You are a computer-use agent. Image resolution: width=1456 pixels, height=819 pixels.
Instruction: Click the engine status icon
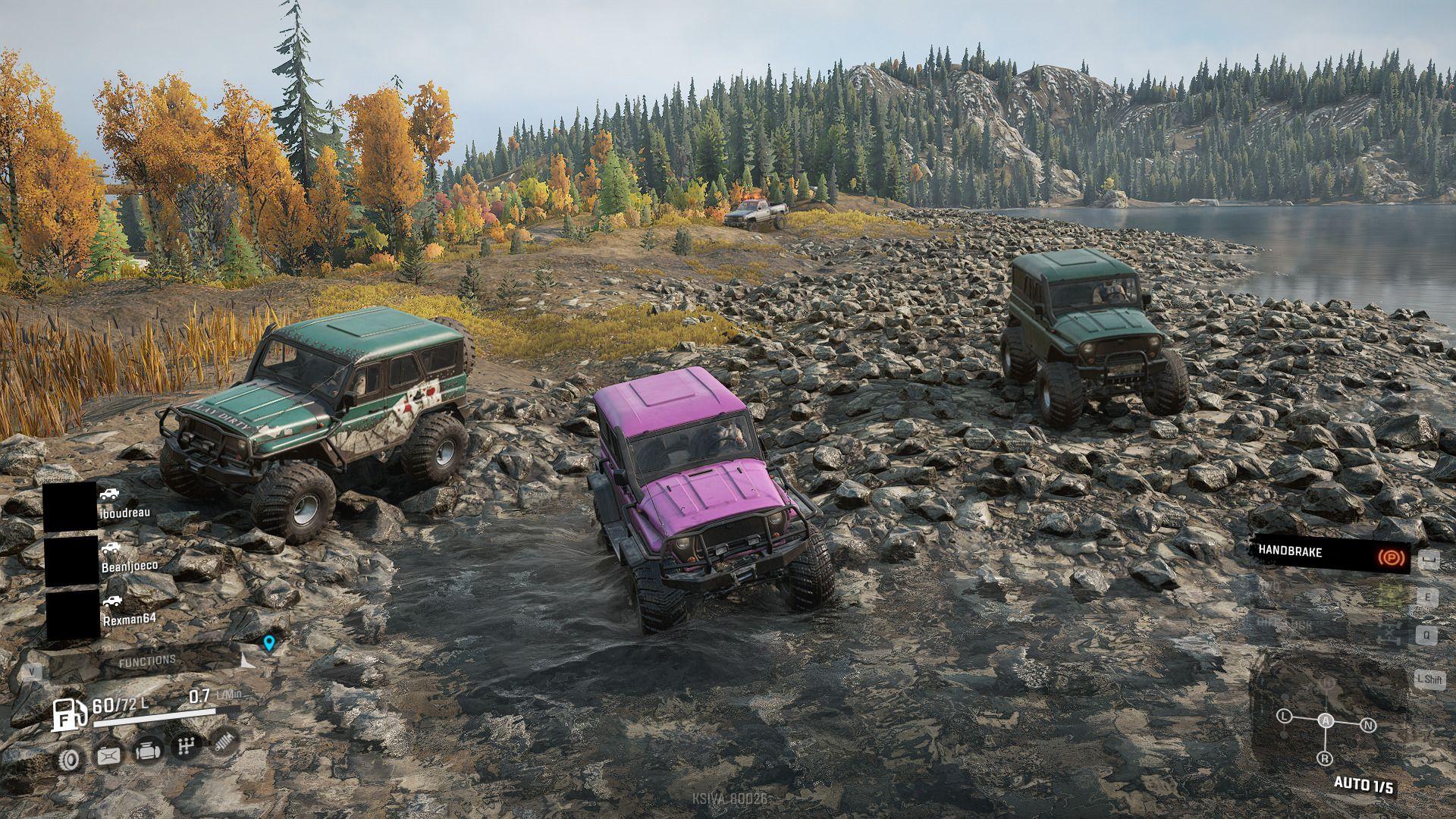tap(147, 752)
